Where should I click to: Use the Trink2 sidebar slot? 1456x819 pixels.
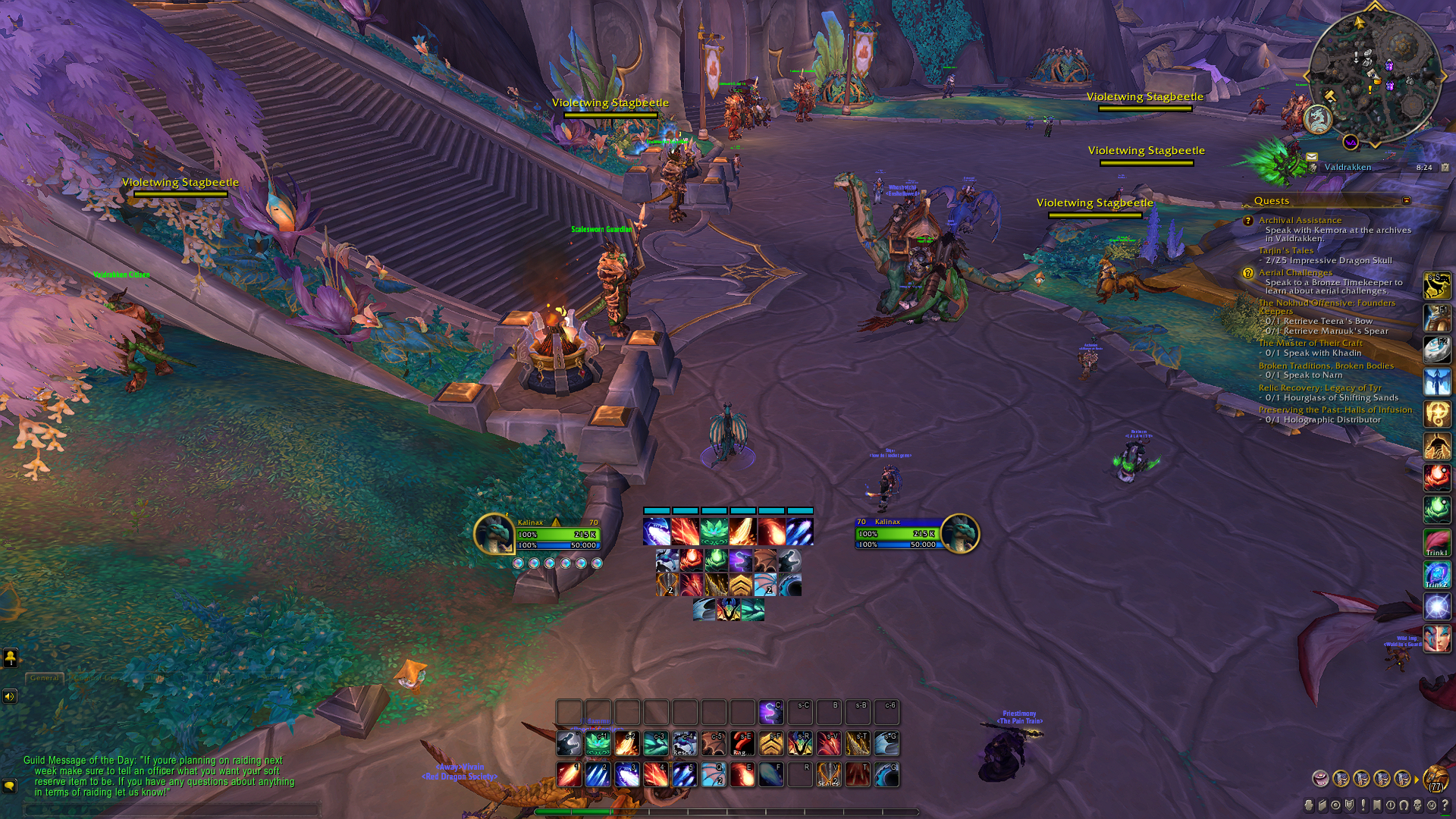pos(1436,574)
